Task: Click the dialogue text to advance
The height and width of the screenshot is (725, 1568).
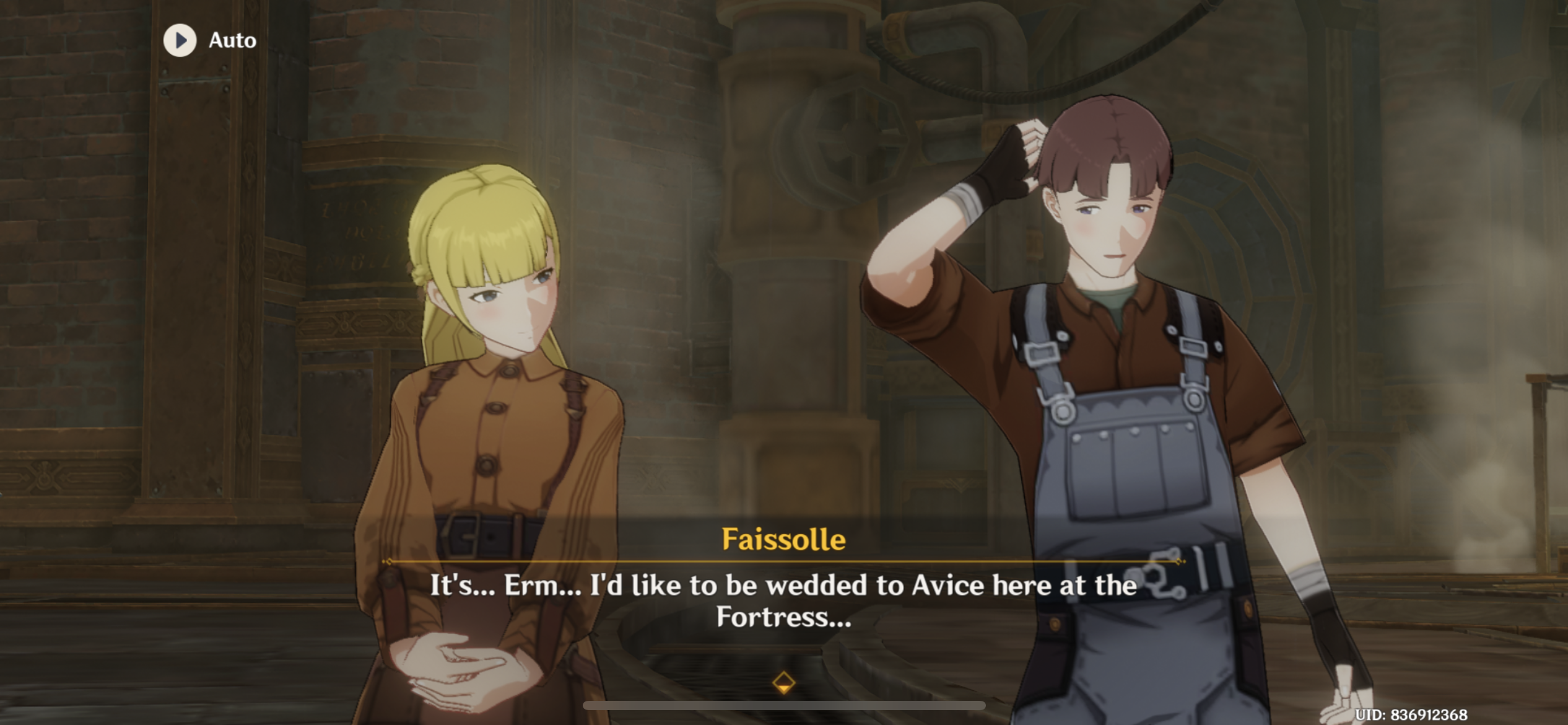Action: (783, 604)
